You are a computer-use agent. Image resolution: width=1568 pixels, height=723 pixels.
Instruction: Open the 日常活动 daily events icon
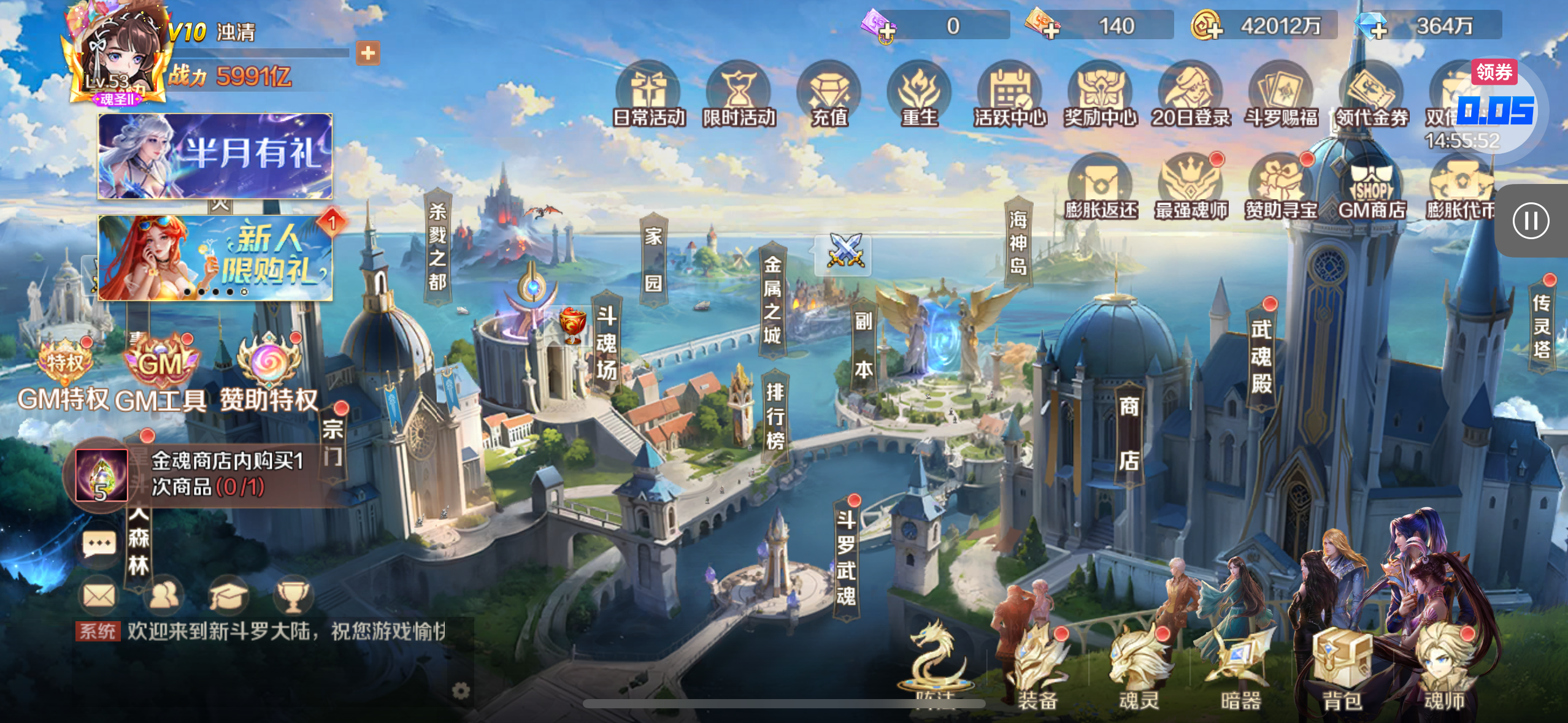pyautogui.click(x=648, y=95)
